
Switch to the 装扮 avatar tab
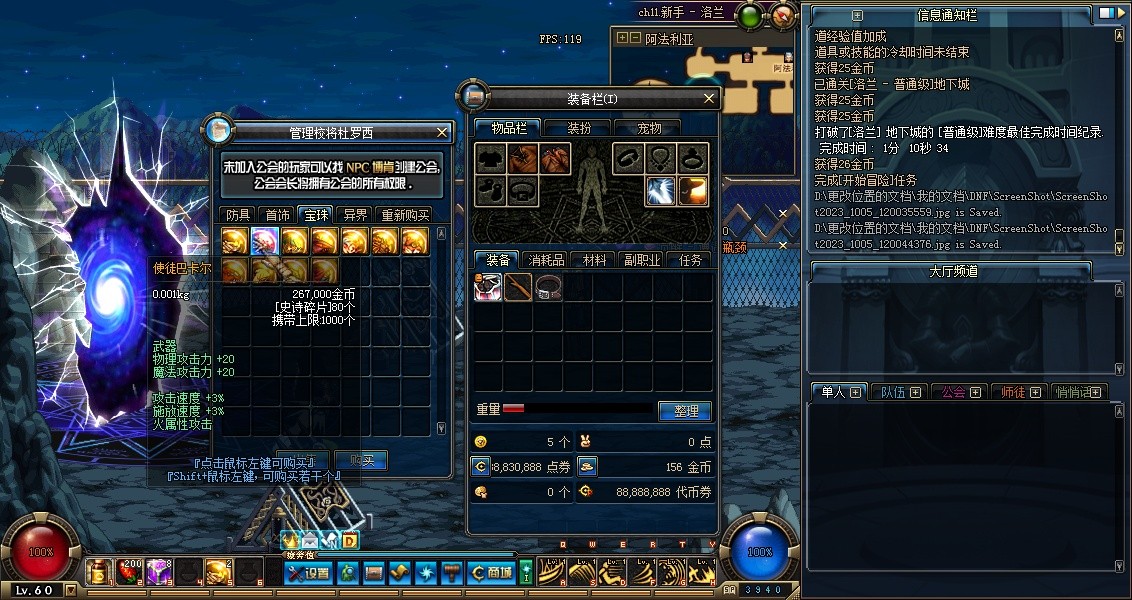point(579,128)
